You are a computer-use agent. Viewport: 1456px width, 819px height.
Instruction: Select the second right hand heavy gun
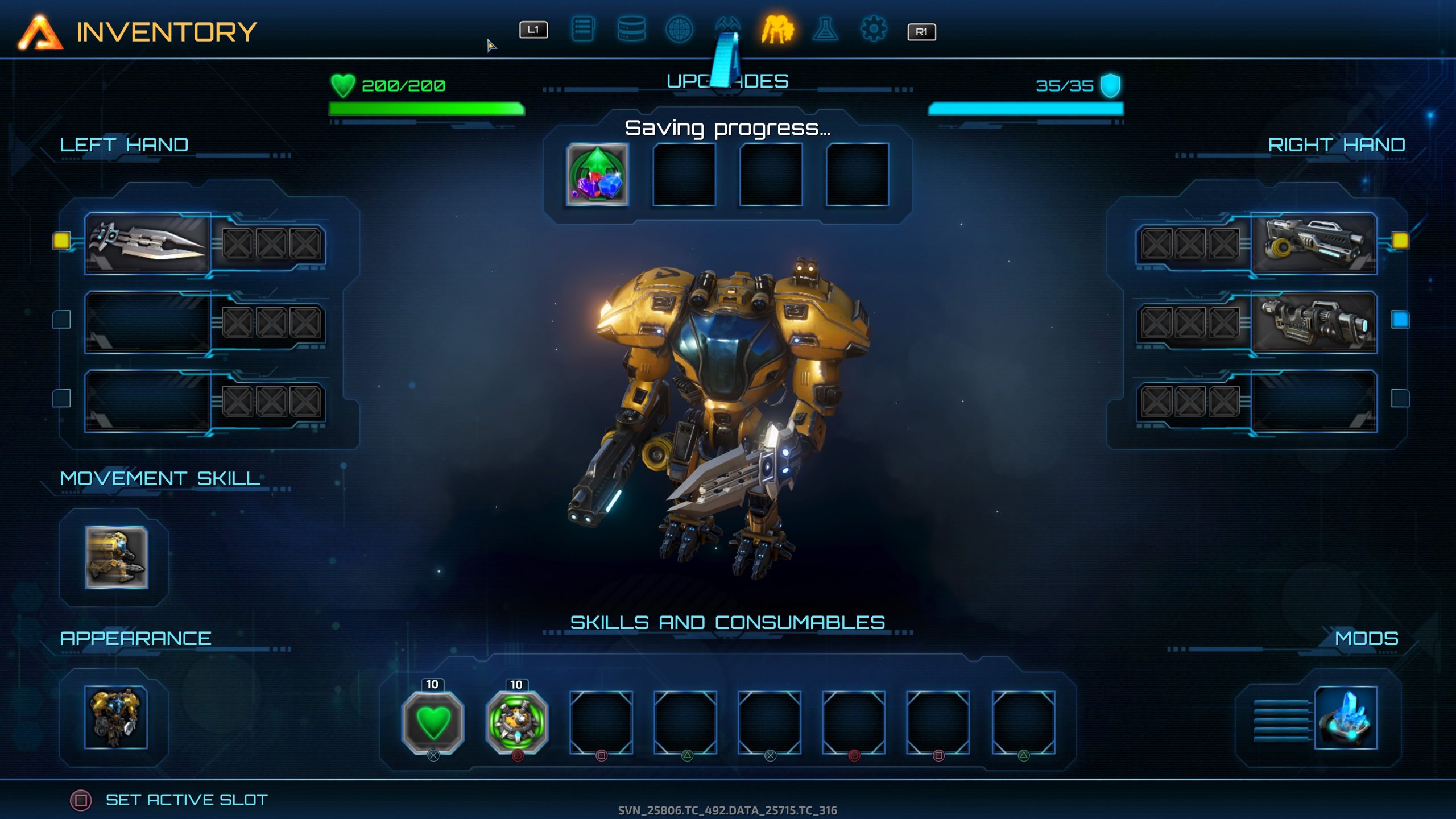click(1314, 322)
